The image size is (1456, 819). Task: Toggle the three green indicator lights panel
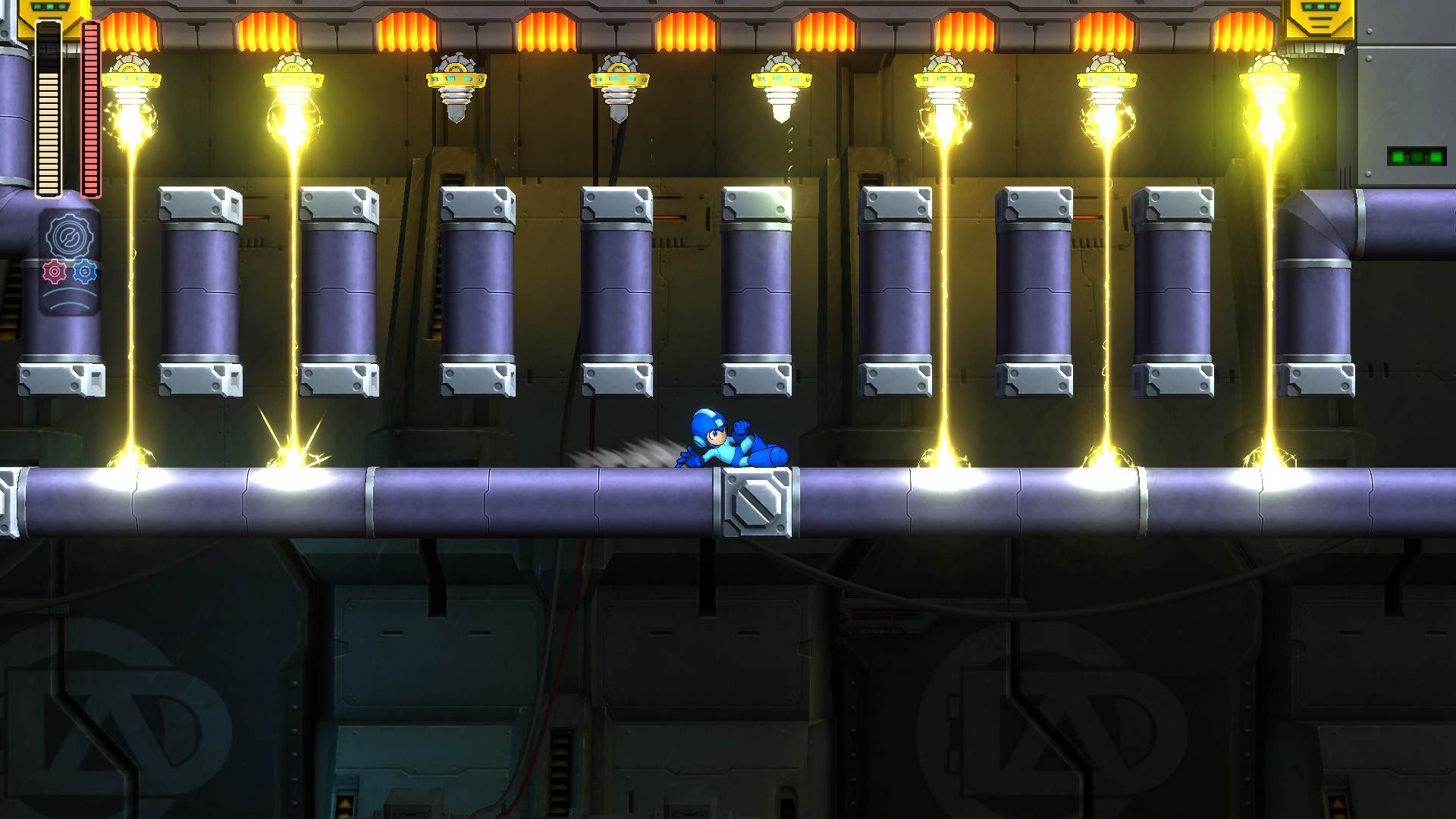(1417, 155)
